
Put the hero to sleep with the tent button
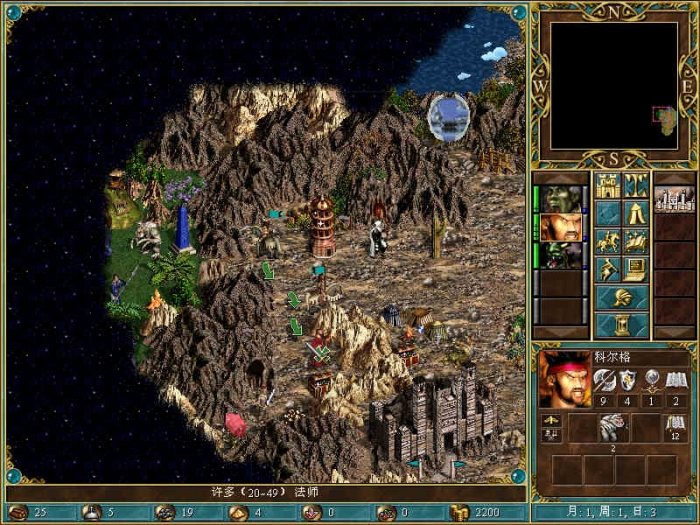click(x=636, y=214)
